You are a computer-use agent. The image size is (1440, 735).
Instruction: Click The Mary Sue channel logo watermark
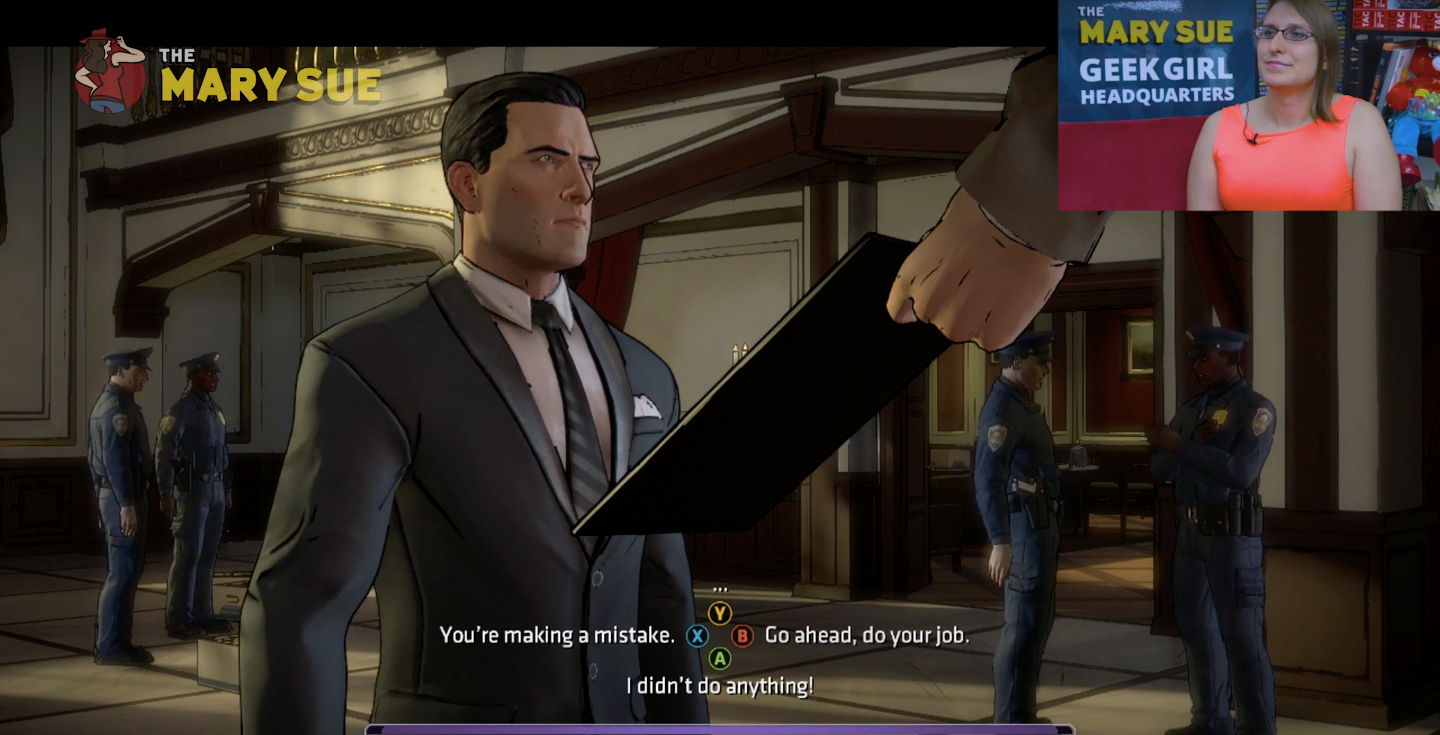point(228,75)
